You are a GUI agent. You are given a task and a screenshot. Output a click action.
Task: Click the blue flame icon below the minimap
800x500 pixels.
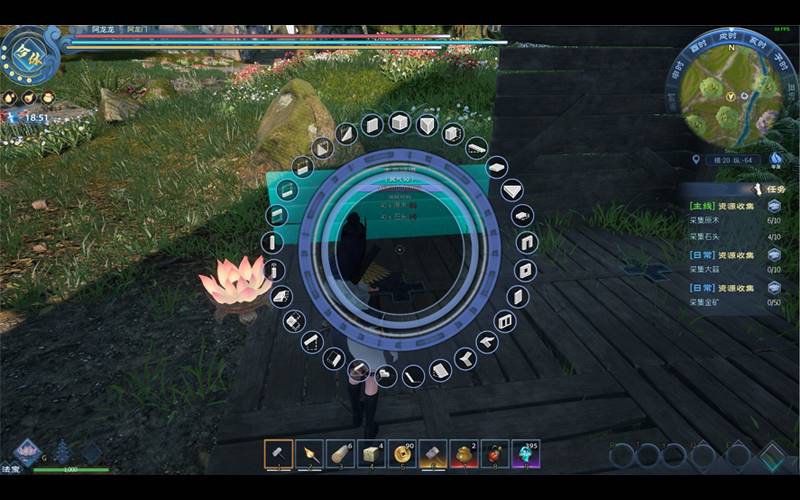pyautogui.click(x=775, y=158)
